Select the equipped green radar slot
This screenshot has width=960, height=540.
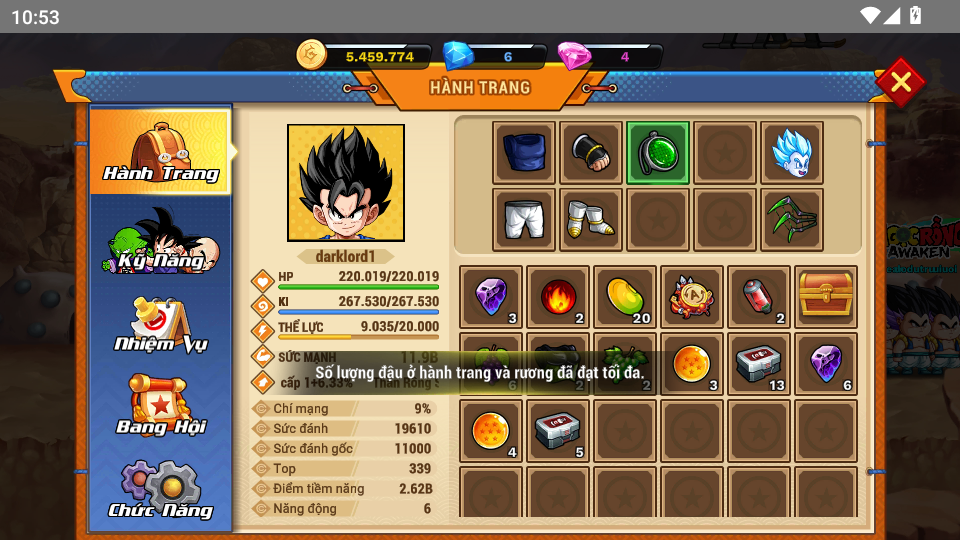point(658,153)
